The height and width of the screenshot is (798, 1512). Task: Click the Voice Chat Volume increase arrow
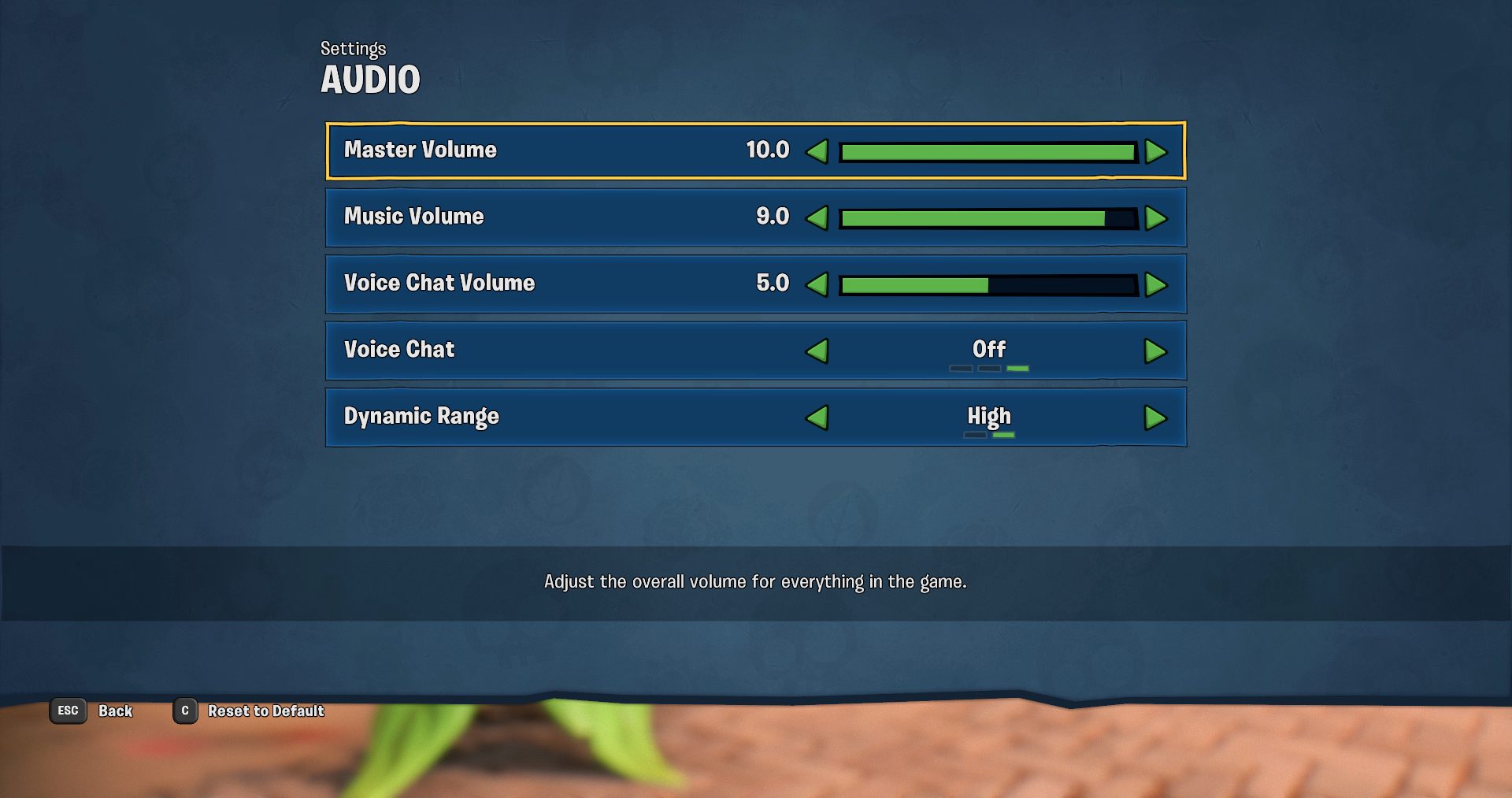click(x=1155, y=285)
